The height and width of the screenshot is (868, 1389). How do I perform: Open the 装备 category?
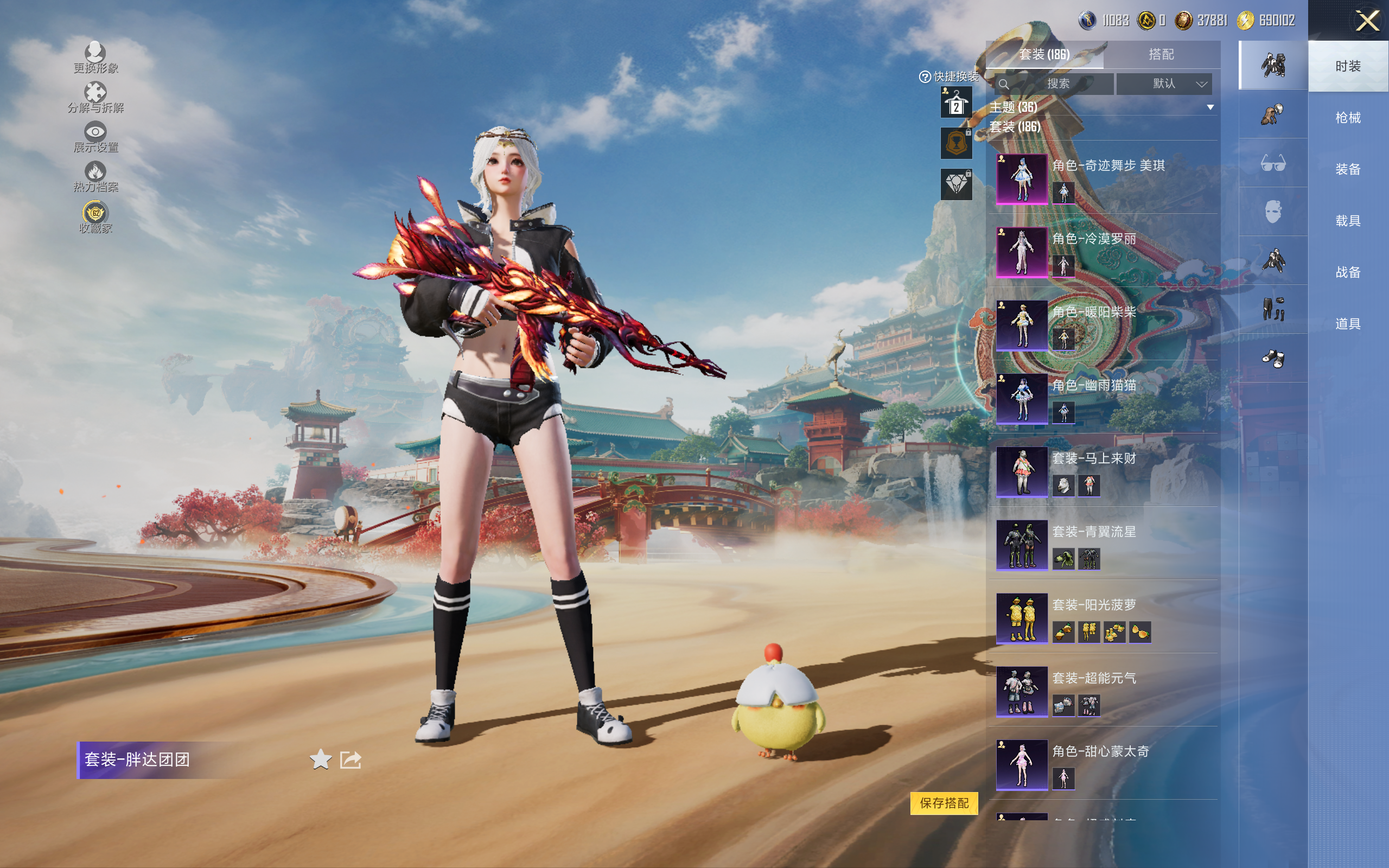click(x=1347, y=169)
